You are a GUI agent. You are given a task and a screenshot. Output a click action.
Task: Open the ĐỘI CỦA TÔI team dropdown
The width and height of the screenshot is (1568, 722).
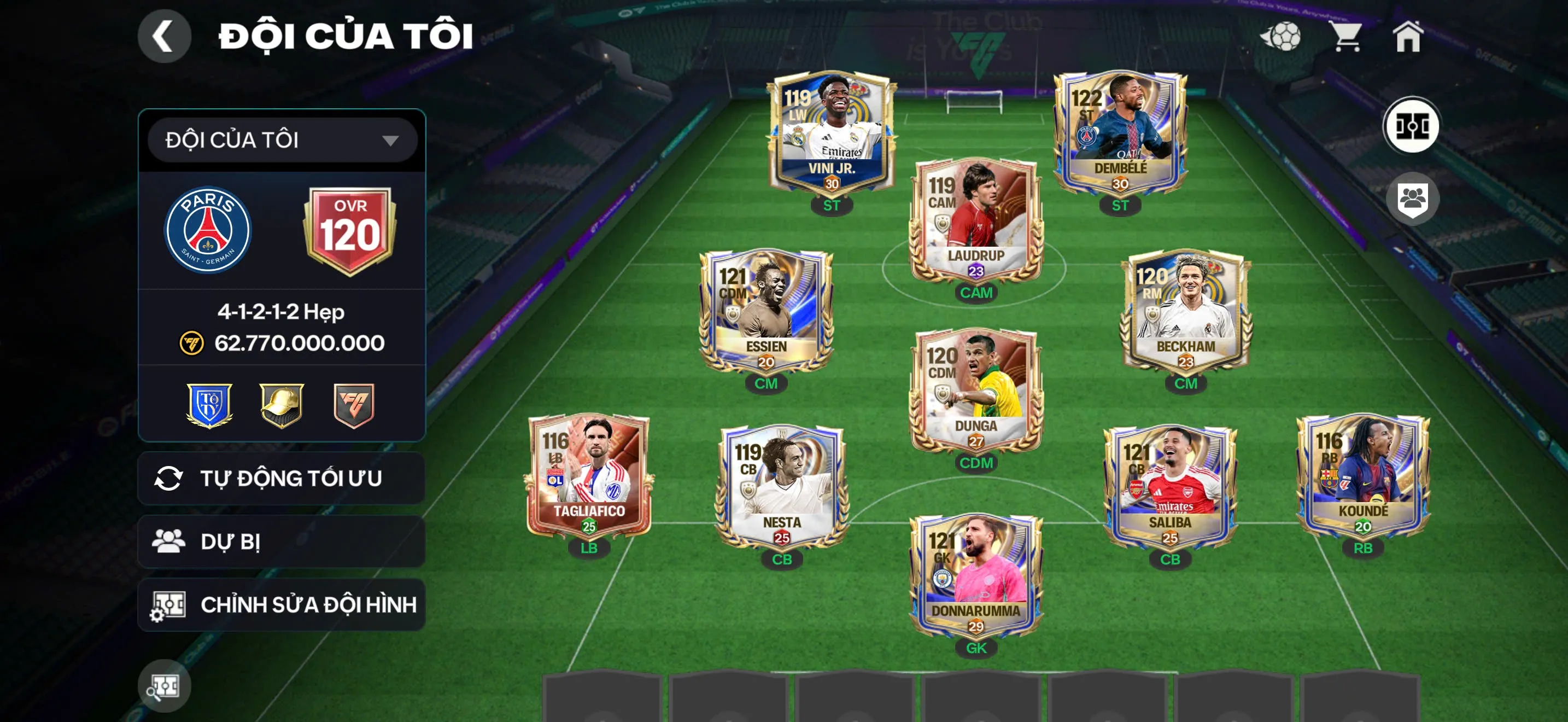(x=282, y=140)
